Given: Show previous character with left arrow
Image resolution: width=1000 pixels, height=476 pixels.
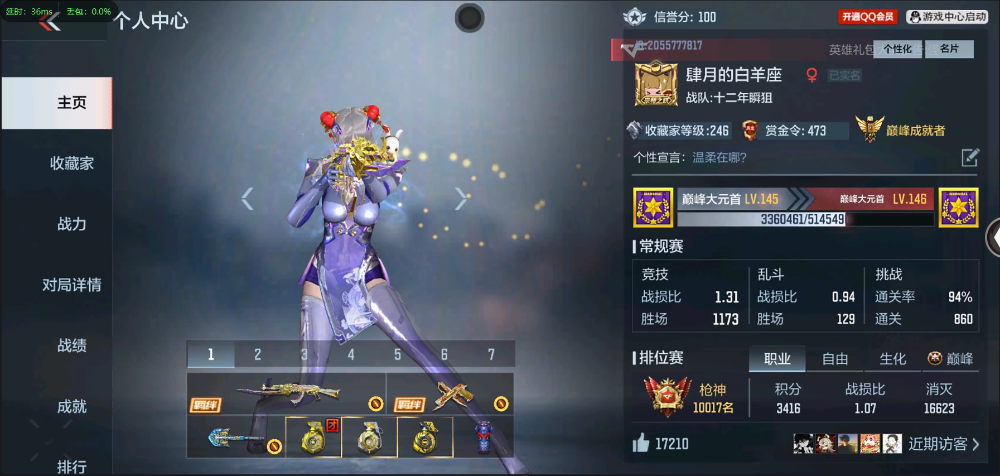Looking at the screenshot, I should 248,199.
